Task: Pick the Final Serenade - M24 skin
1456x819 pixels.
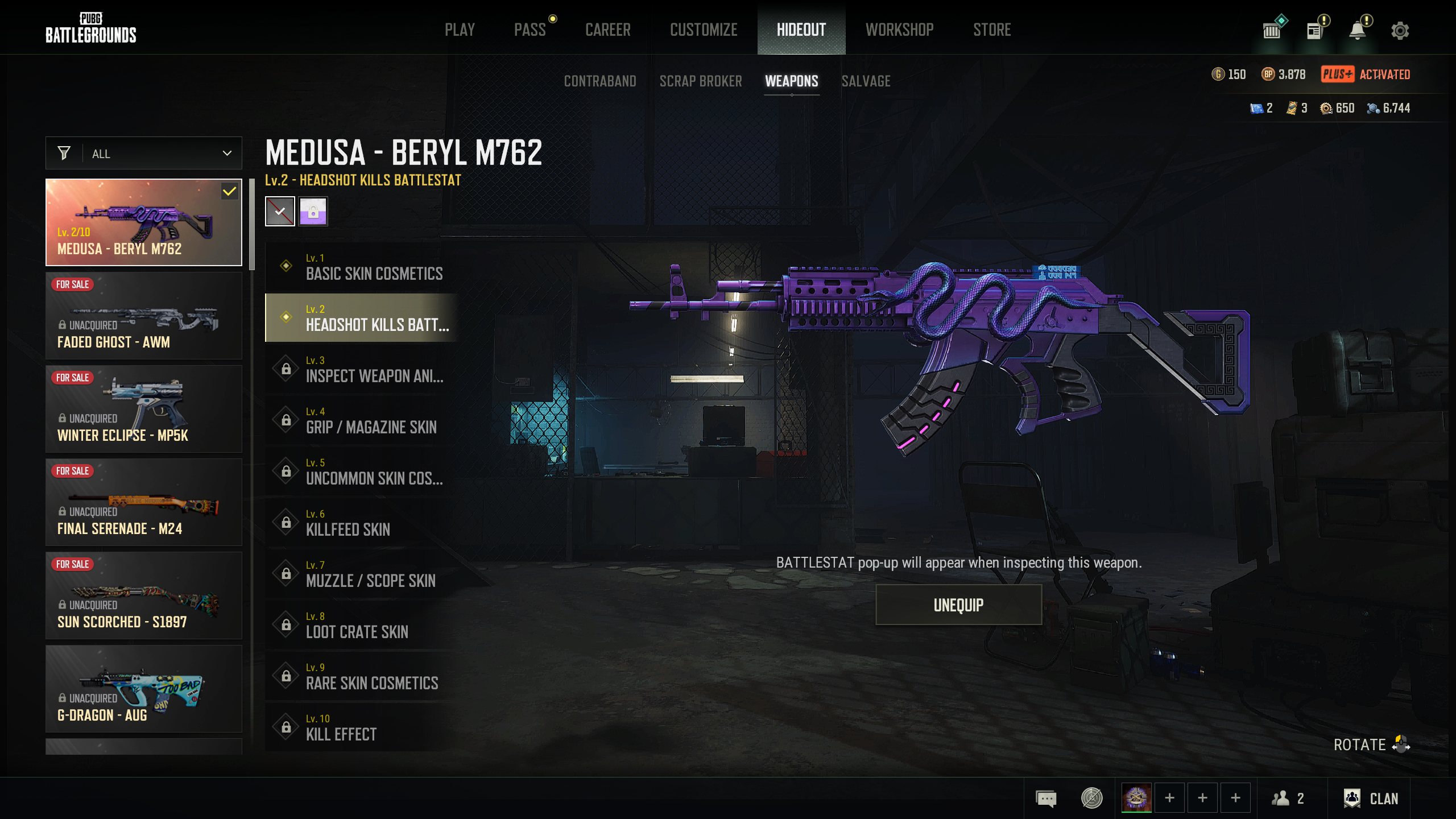Action: 144,503
